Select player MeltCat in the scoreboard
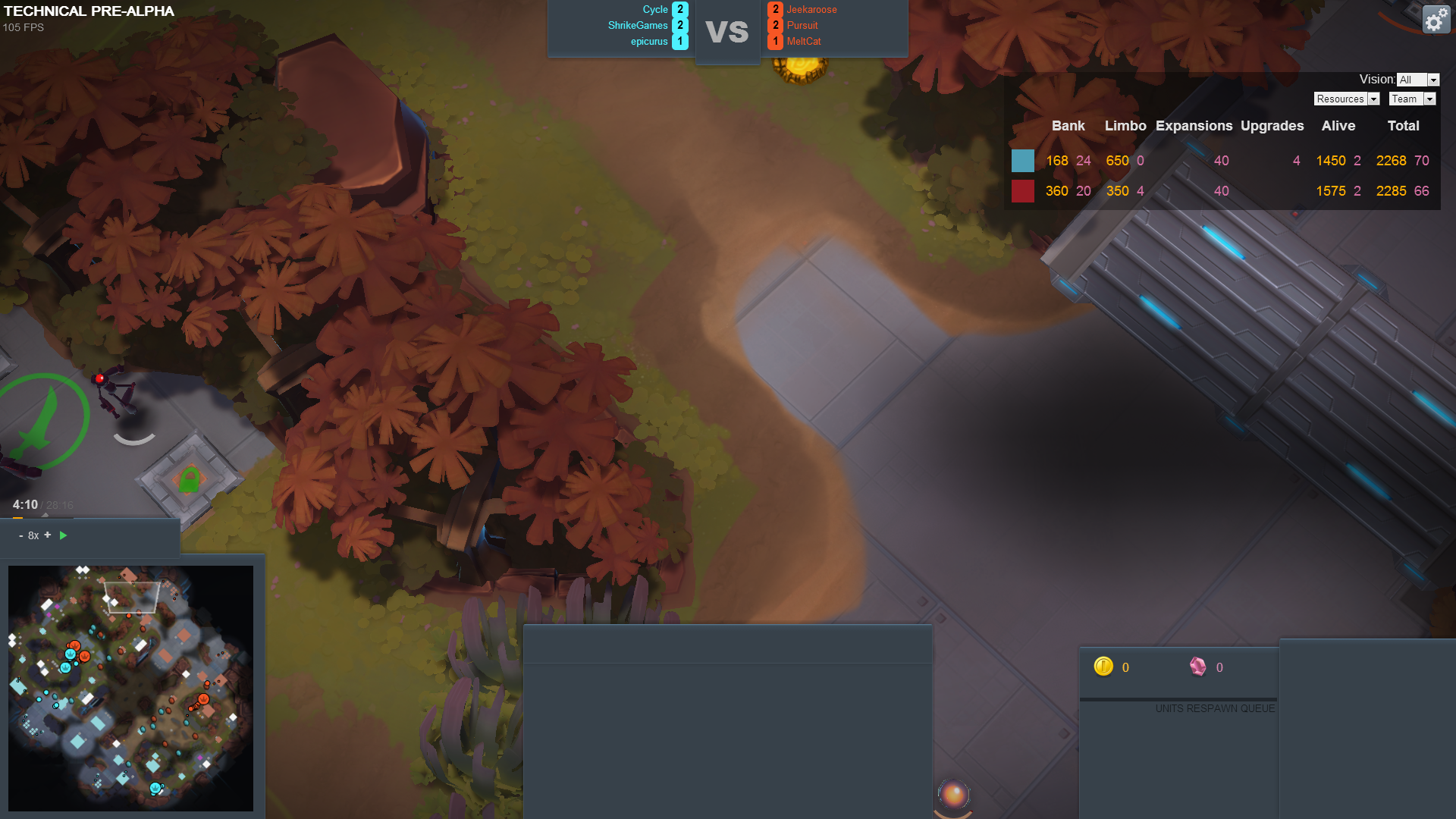The width and height of the screenshot is (1456, 819). [x=804, y=42]
